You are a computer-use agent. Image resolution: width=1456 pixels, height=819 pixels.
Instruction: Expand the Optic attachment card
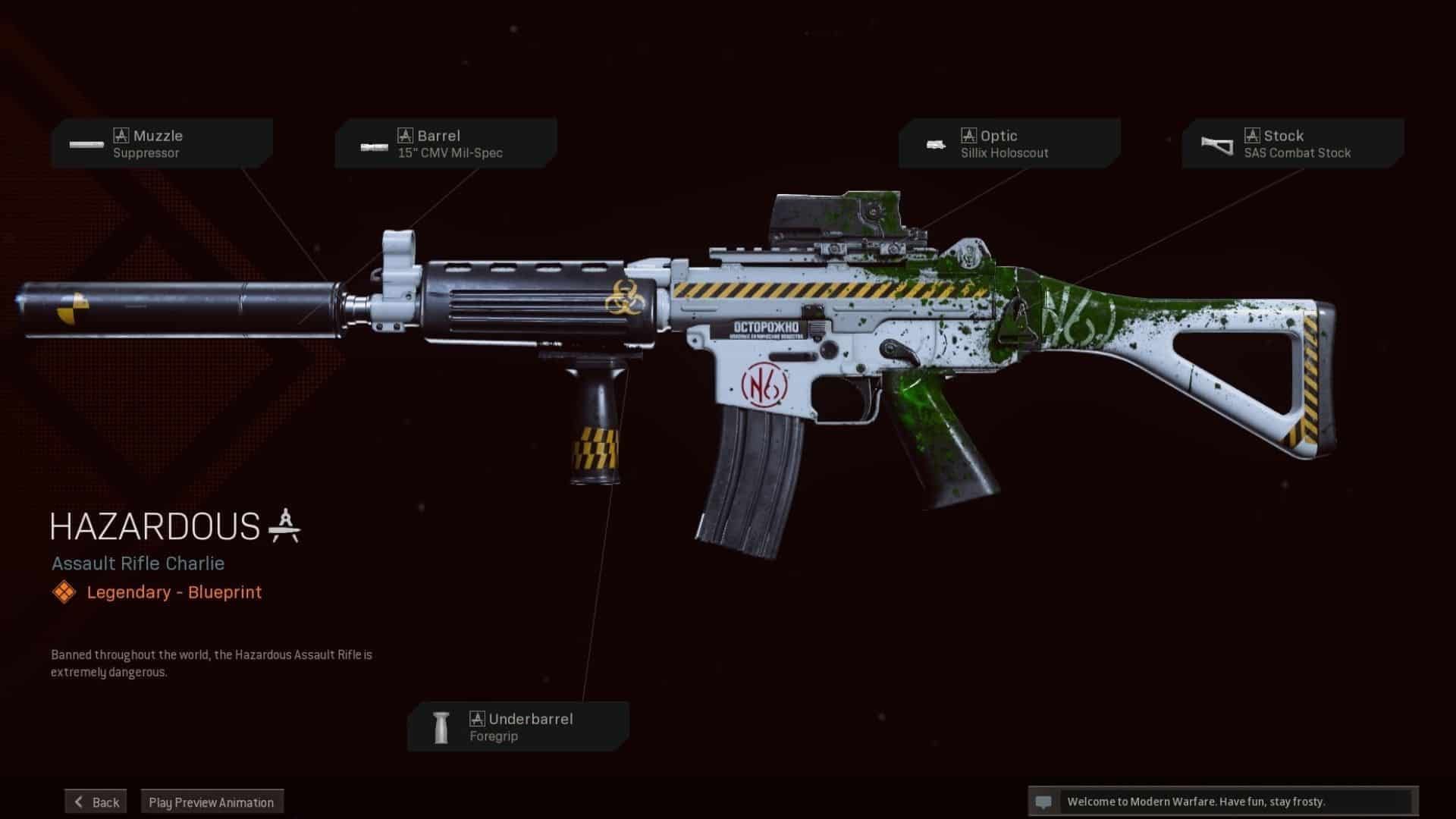[x=1009, y=144]
